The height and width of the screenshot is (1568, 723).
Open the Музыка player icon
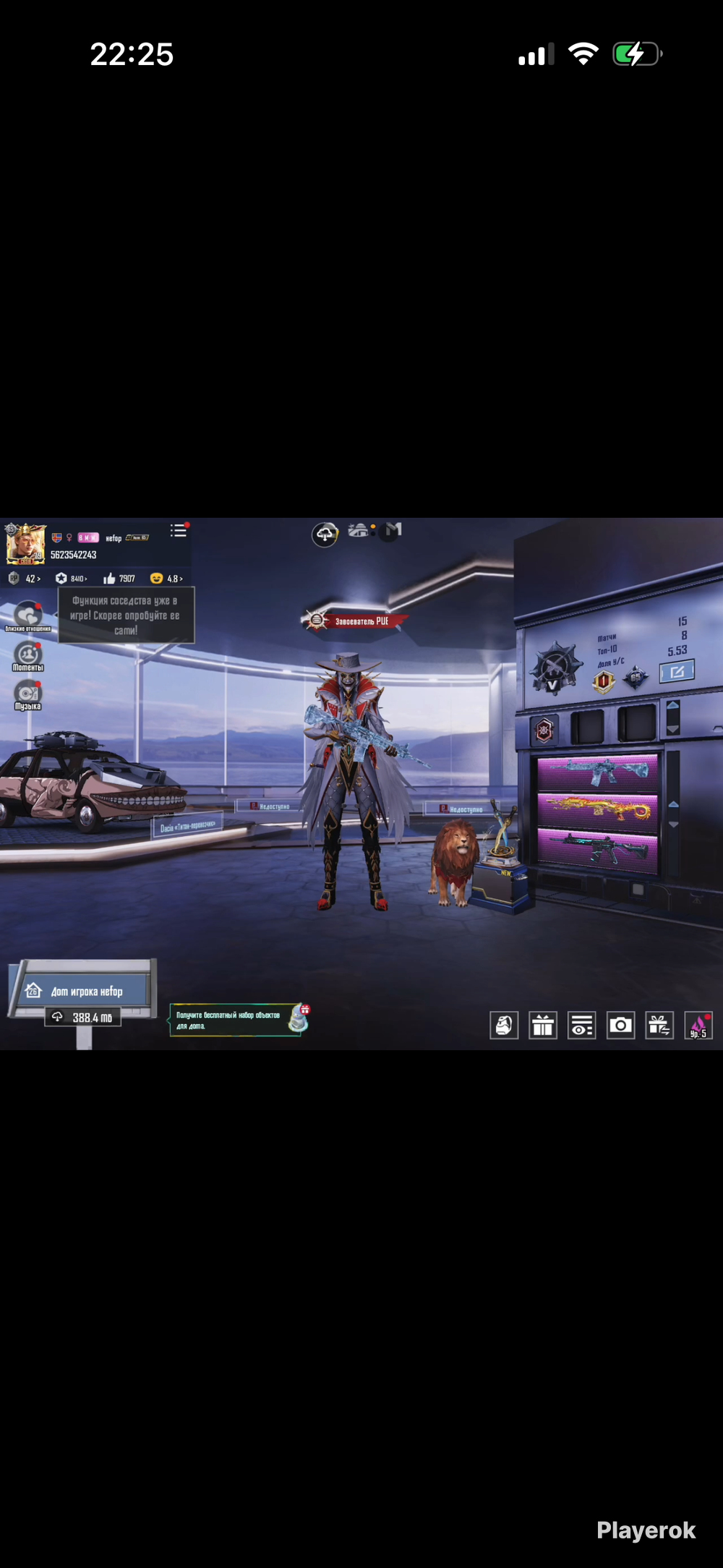tap(28, 694)
